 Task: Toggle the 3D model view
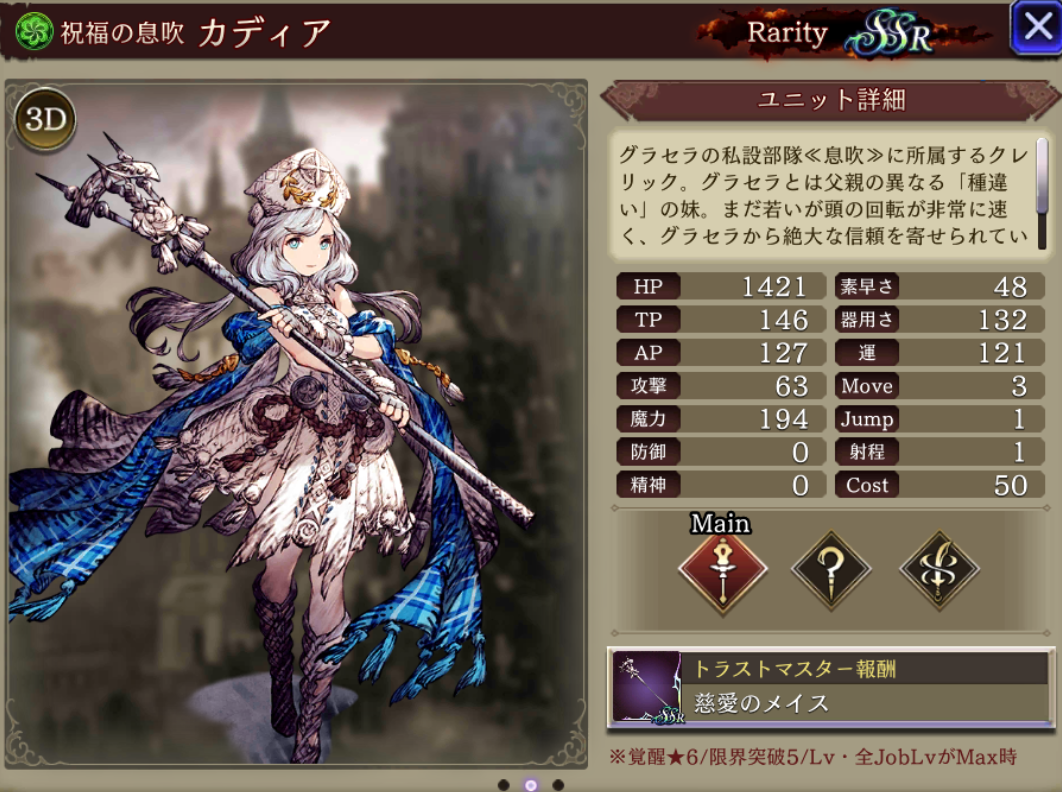(x=45, y=119)
